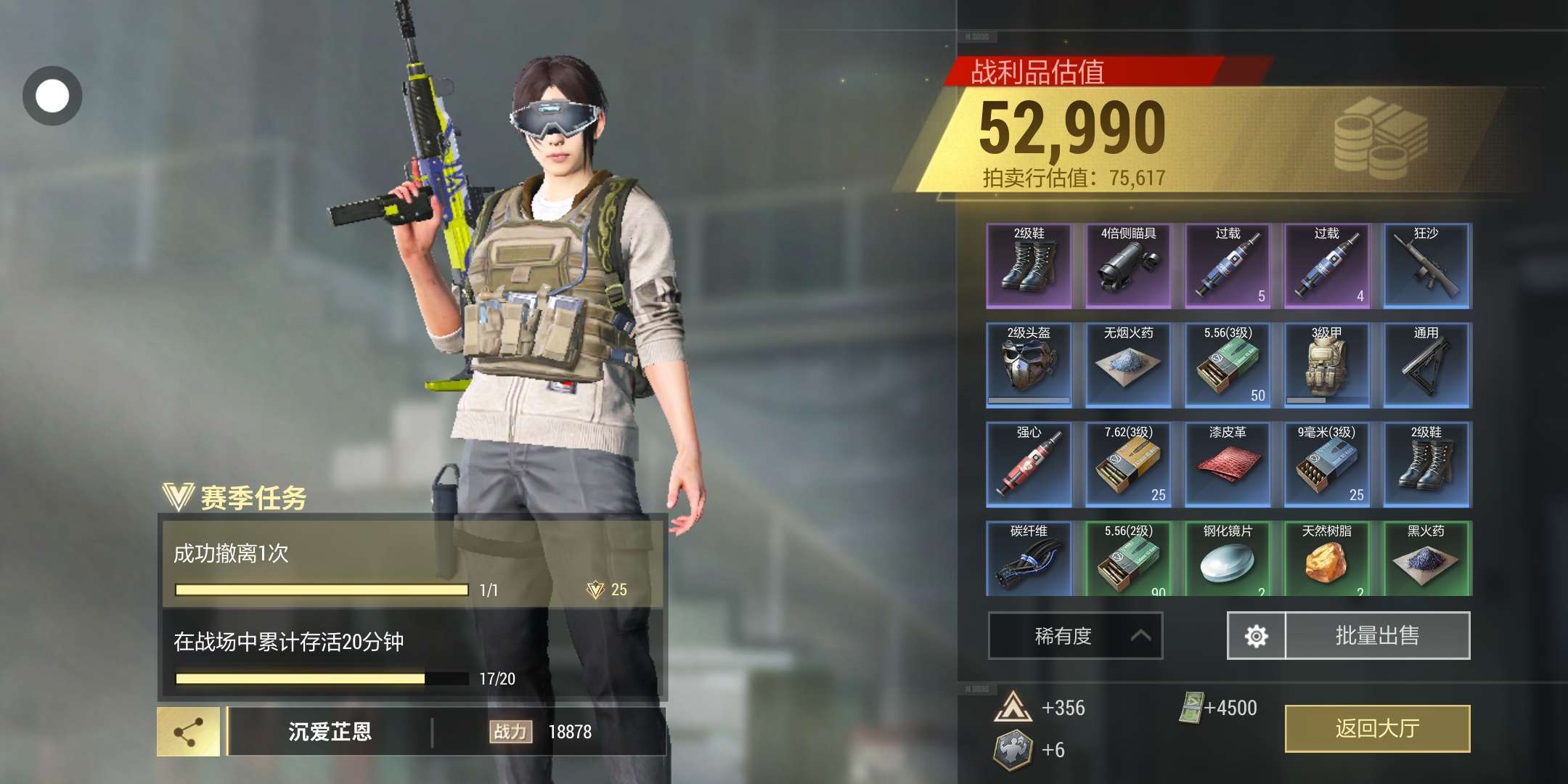Viewport: 1568px width, 784px height.
Task: Tap the white circular floating button
Action: click(52, 96)
